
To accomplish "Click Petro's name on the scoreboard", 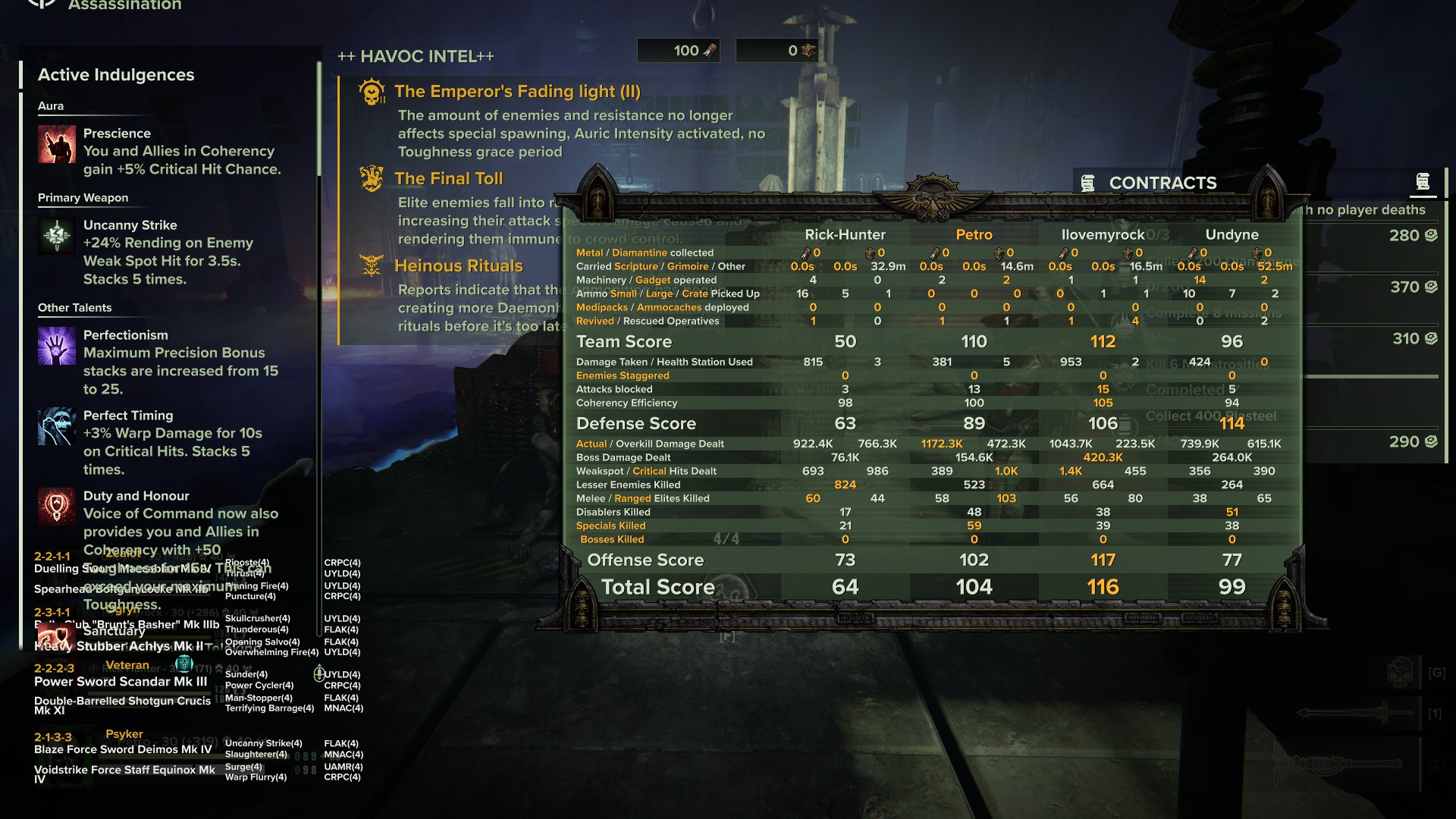I will [x=974, y=235].
